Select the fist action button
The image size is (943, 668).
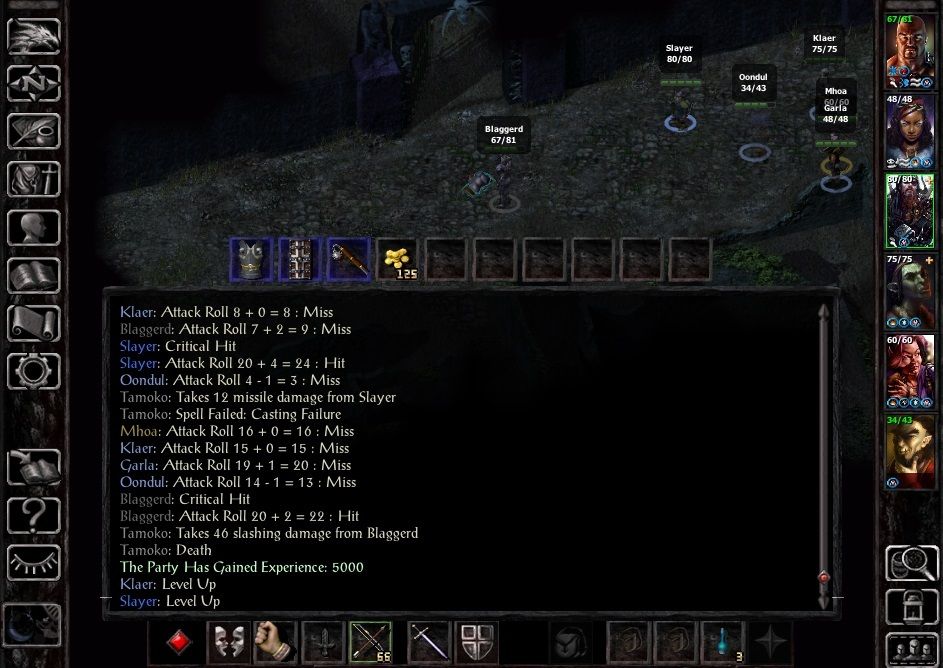[x=273, y=641]
